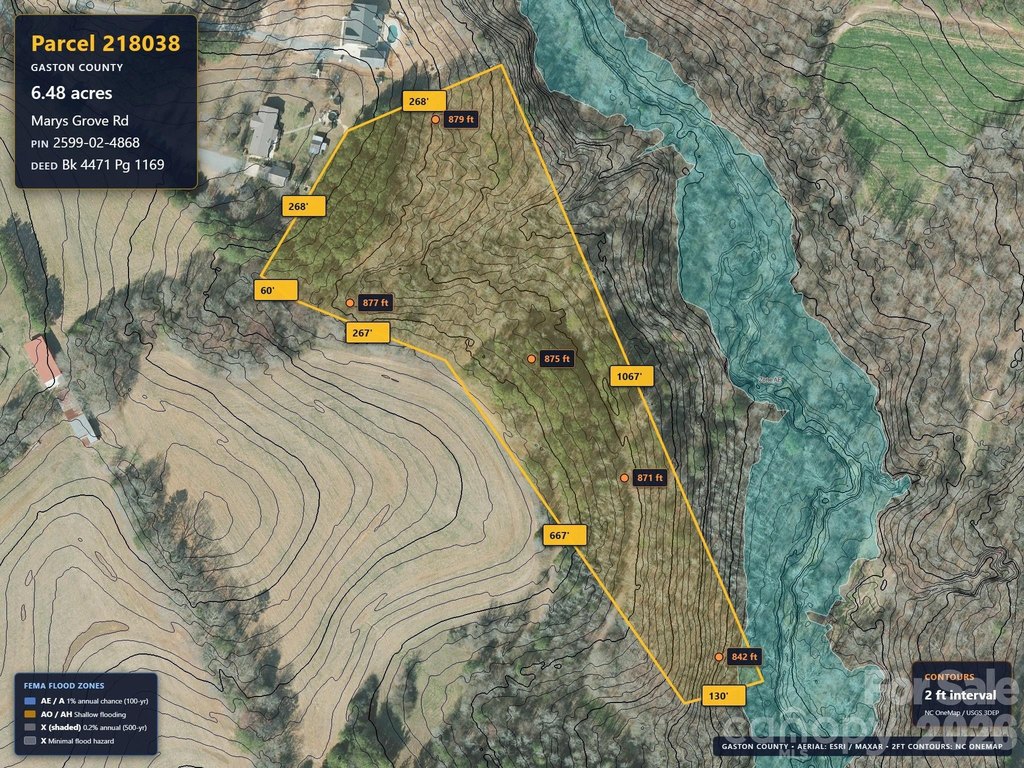
Task: Click the 877 ft elevation point
Action: (x=350, y=303)
